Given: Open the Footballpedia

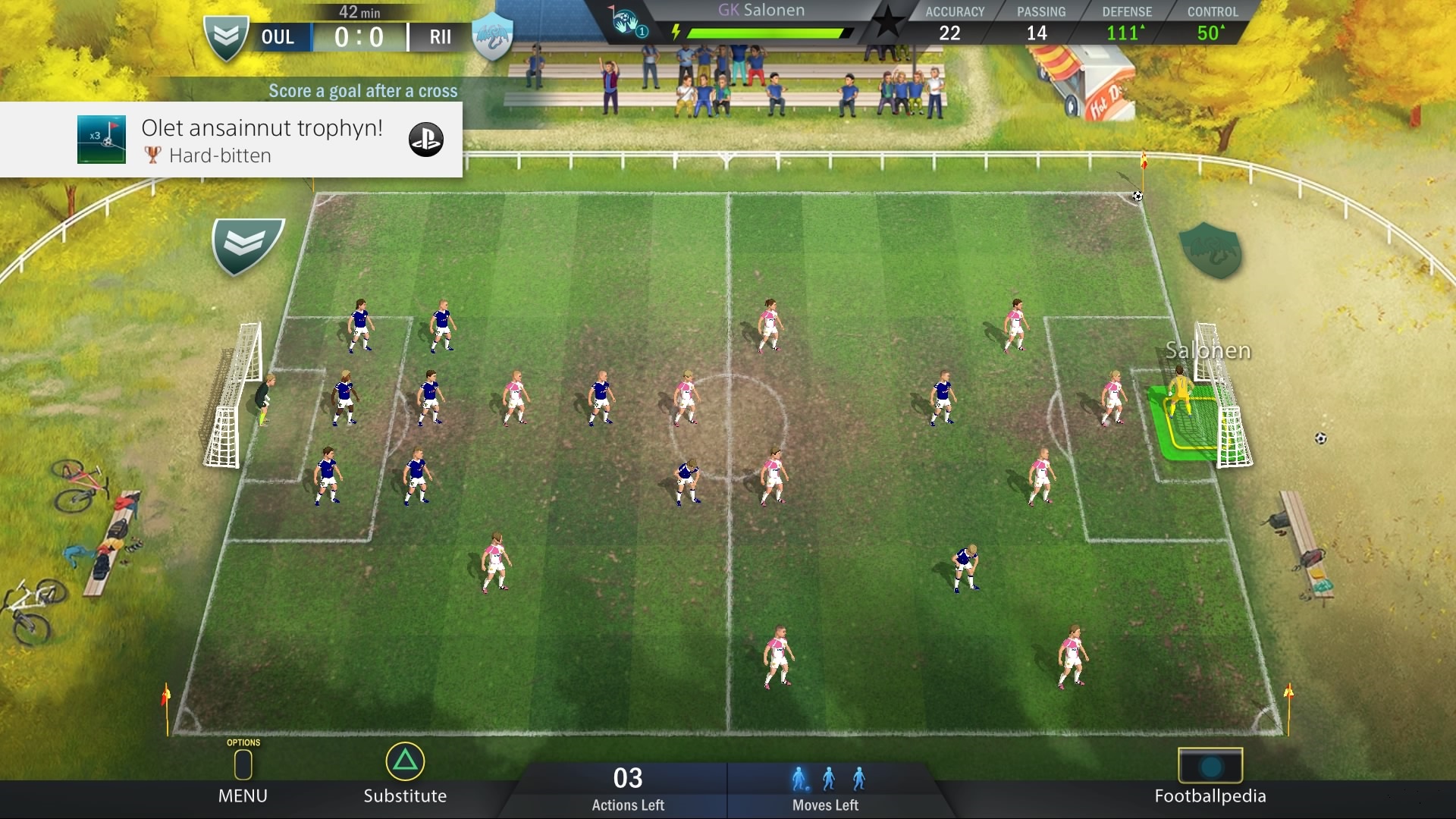Looking at the screenshot, I should pos(1210,777).
